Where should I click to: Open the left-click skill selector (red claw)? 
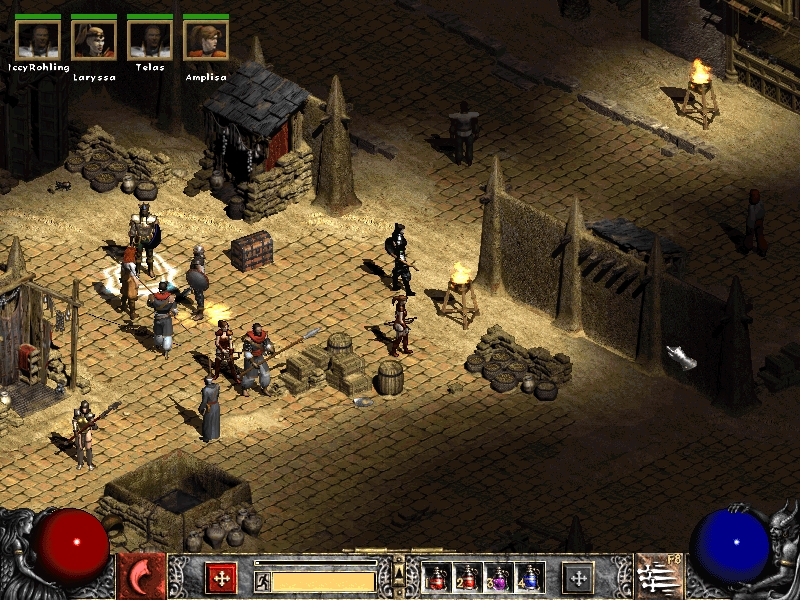click(142, 577)
